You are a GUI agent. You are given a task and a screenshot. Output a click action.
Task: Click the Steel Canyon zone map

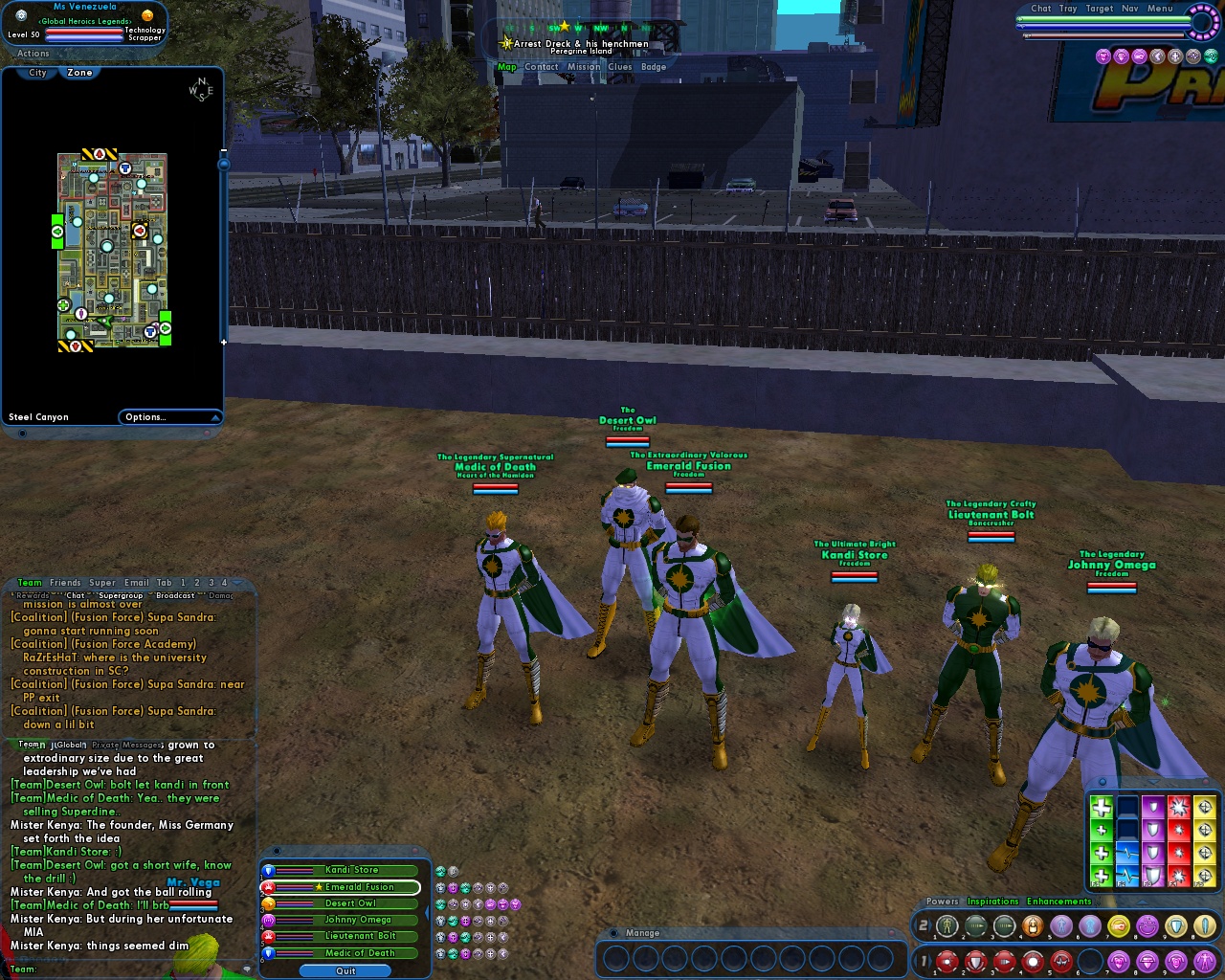(x=112, y=251)
